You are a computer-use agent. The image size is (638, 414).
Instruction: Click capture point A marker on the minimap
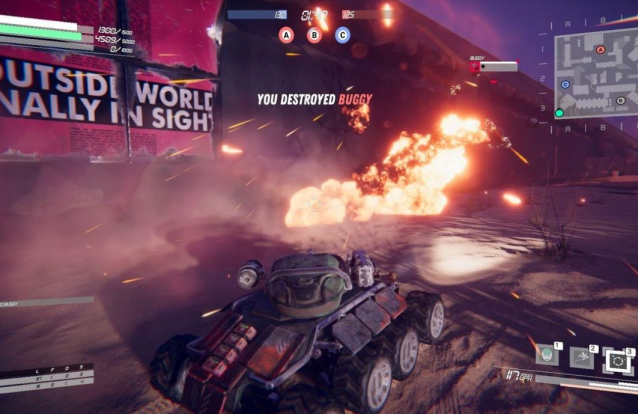(600, 49)
